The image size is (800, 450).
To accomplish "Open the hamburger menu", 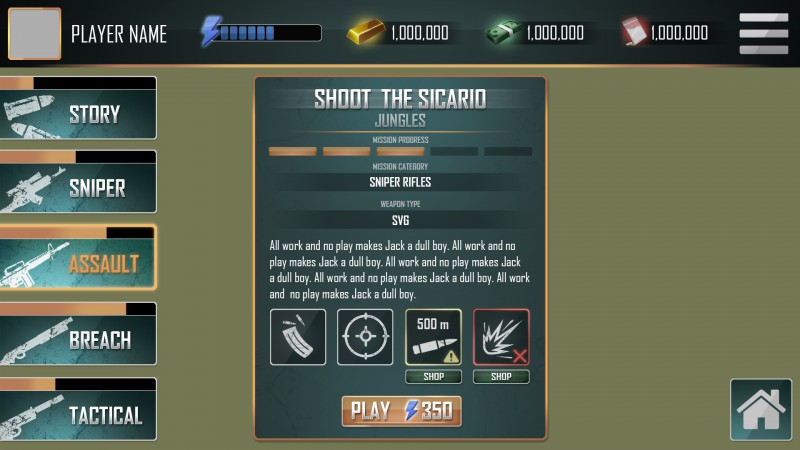I will click(763, 33).
